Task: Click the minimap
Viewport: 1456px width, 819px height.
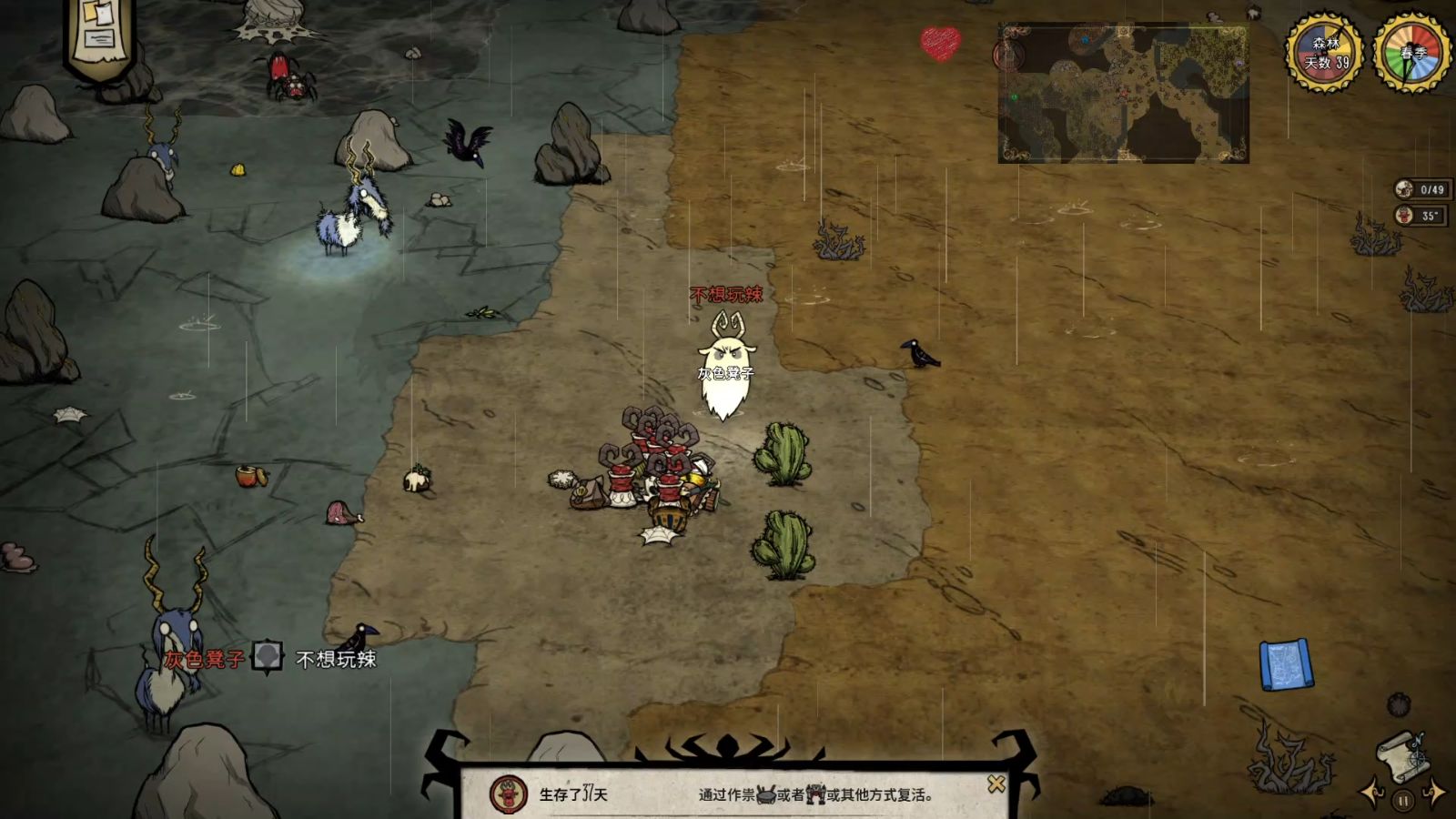Action: 1123,94
